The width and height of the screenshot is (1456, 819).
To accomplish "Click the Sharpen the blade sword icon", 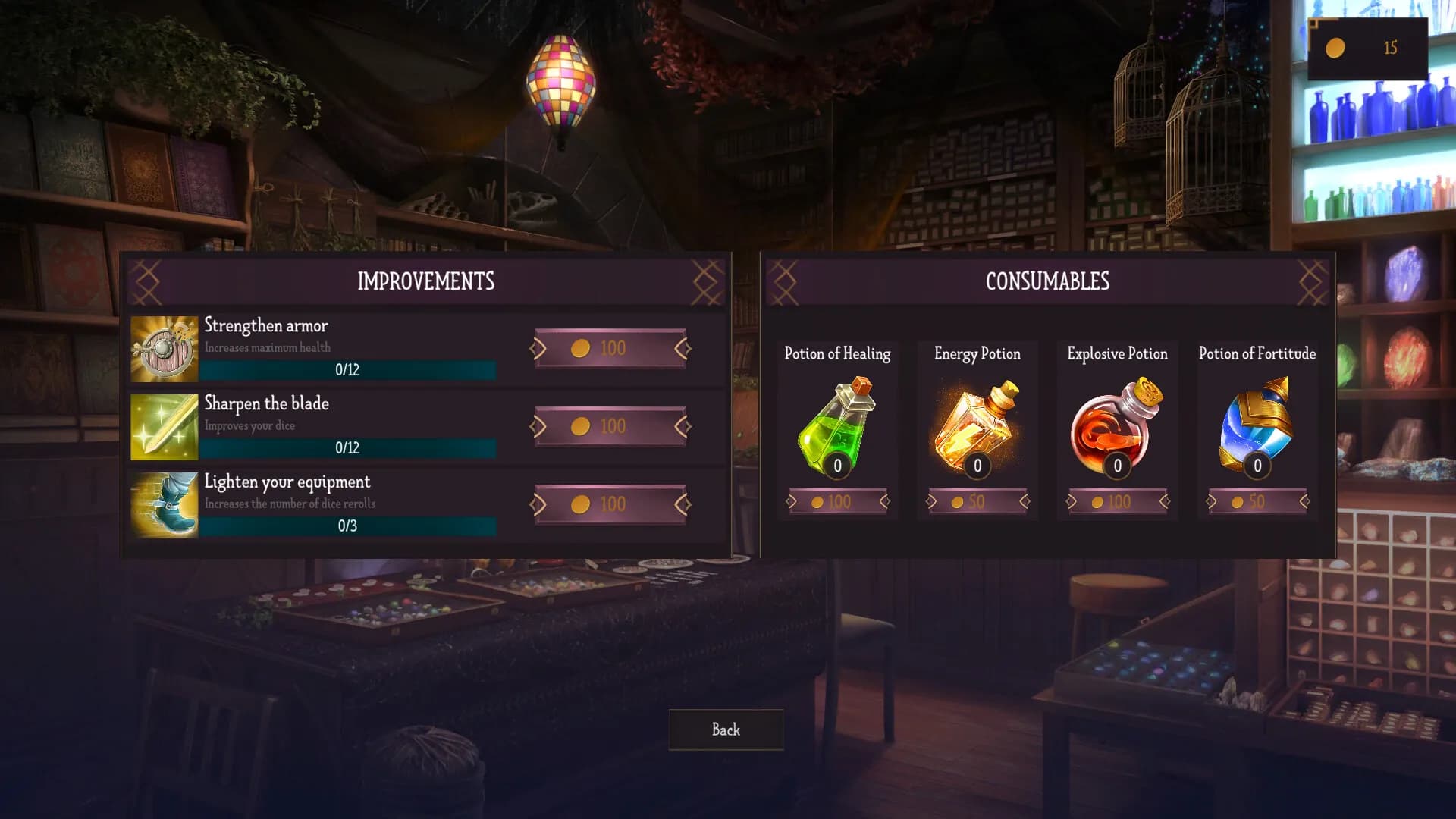I will click(x=164, y=426).
